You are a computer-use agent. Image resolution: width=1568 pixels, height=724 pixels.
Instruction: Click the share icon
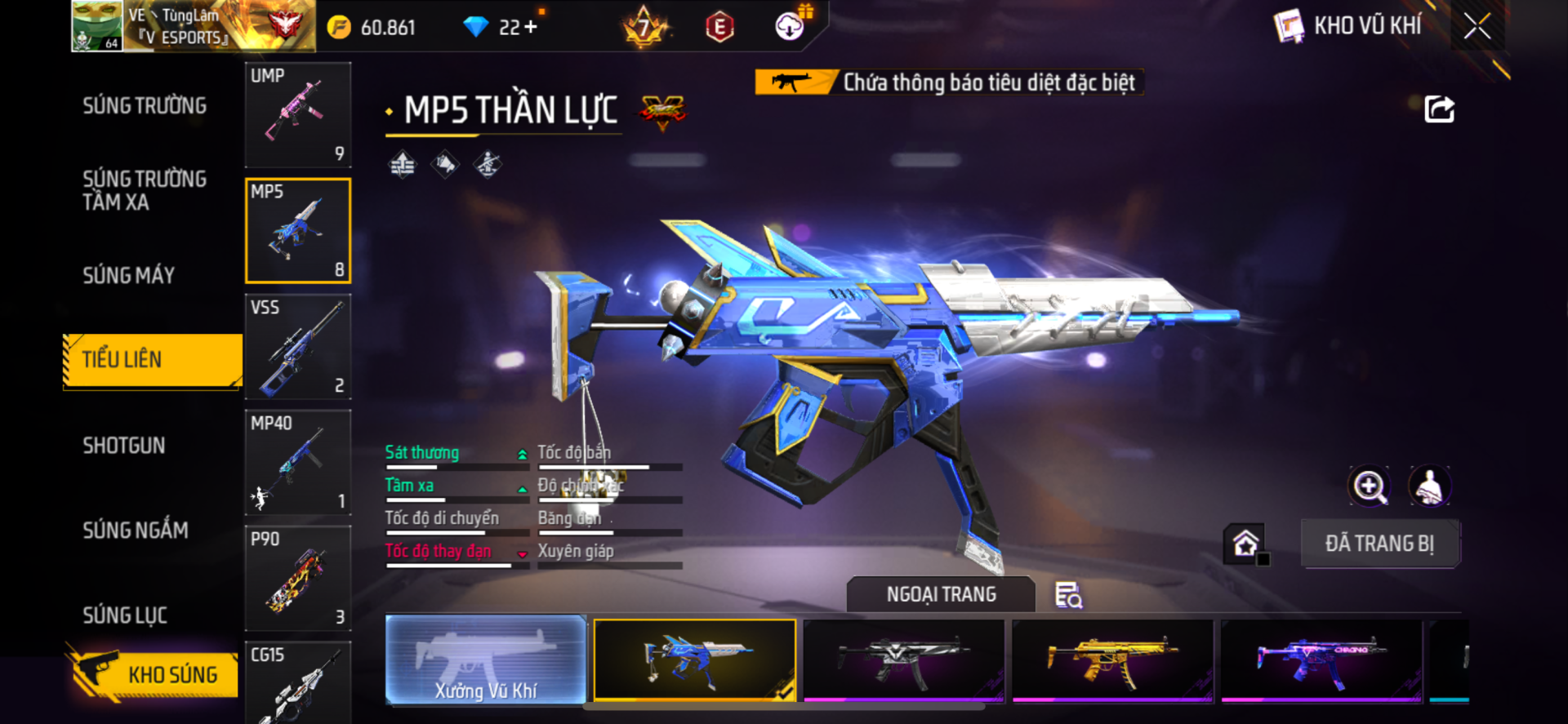pos(1439,109)
